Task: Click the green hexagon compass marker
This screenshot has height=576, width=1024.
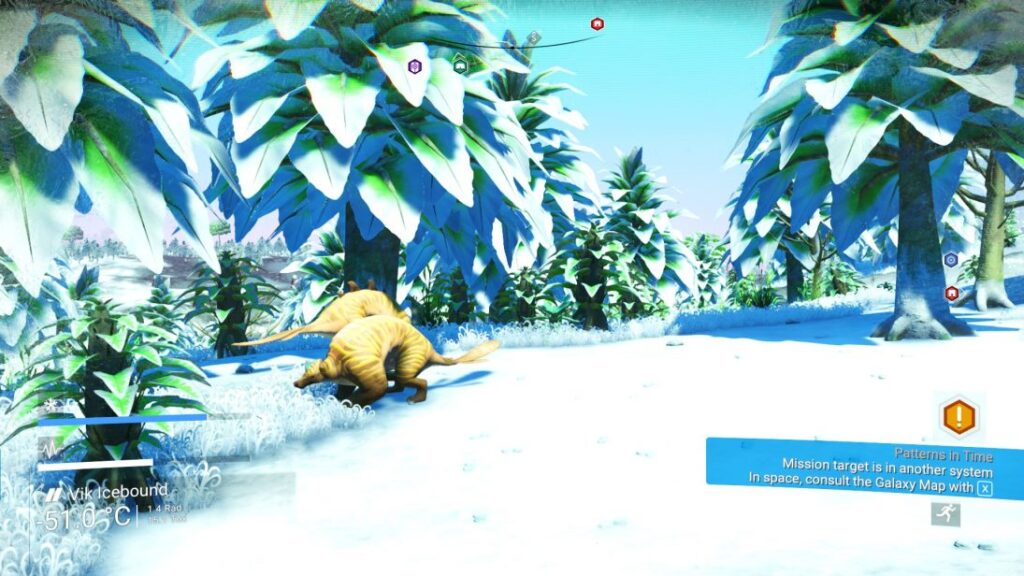Action: tap(460, 65)
